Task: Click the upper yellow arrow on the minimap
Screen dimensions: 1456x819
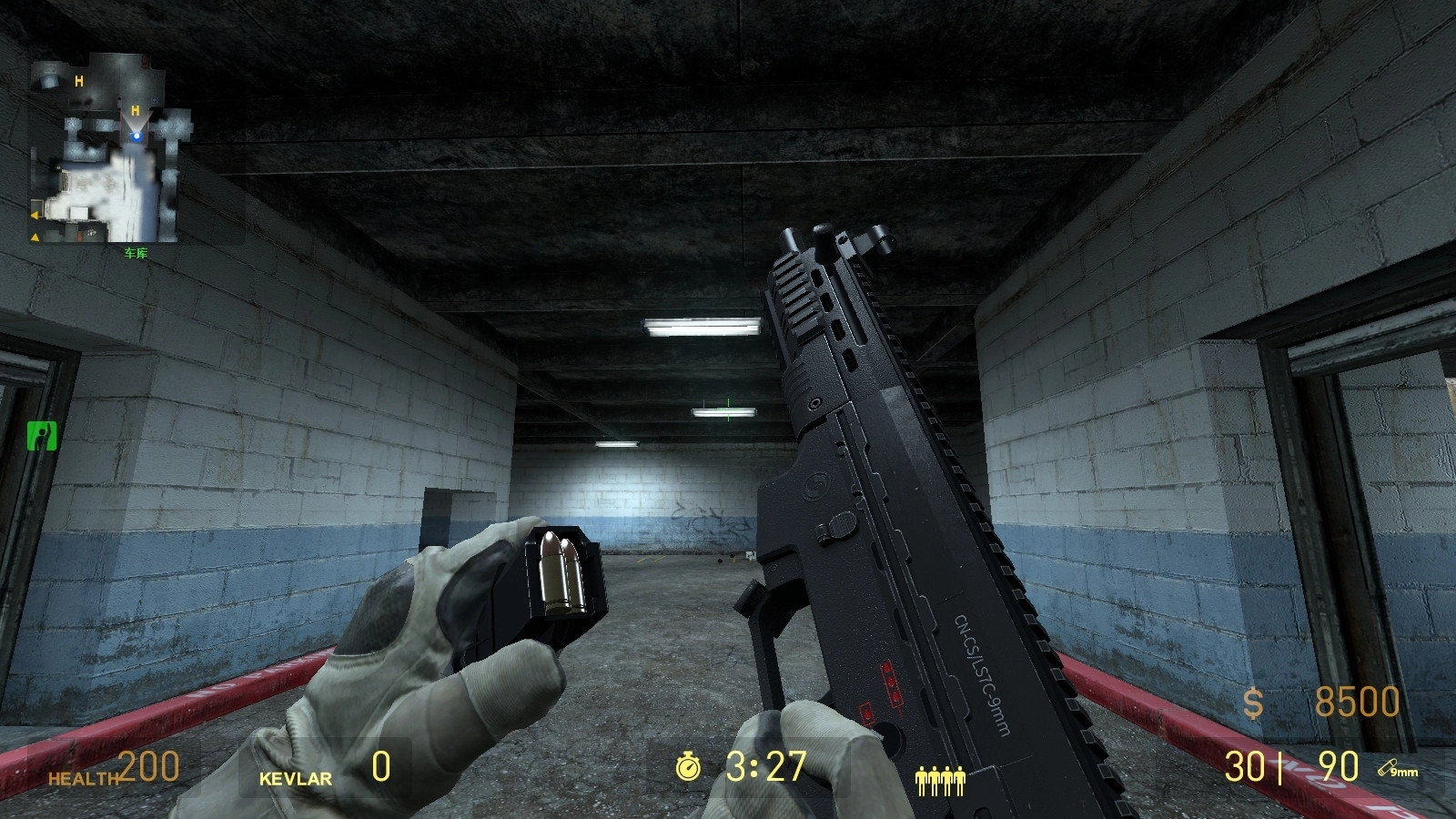Action: [x=35, y=215]
